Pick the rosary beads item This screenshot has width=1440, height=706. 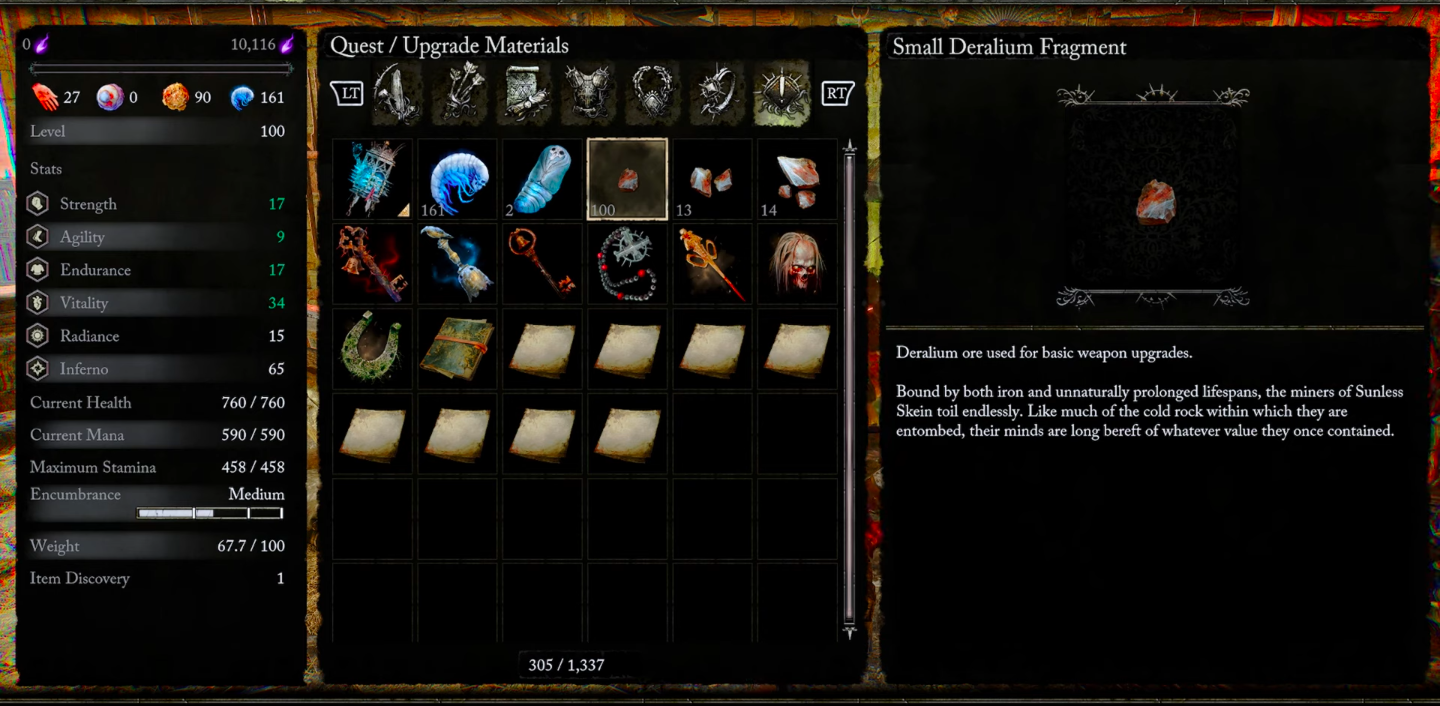coord(627,264)
